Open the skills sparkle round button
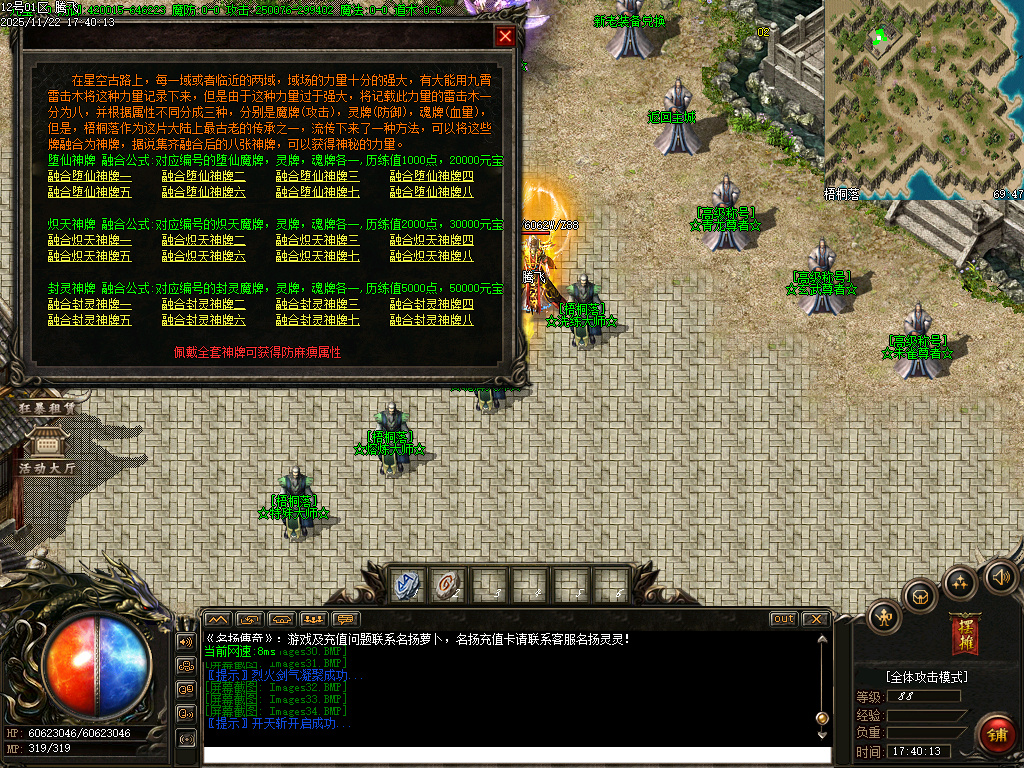1024x768 pixels. tap(960, 582)
